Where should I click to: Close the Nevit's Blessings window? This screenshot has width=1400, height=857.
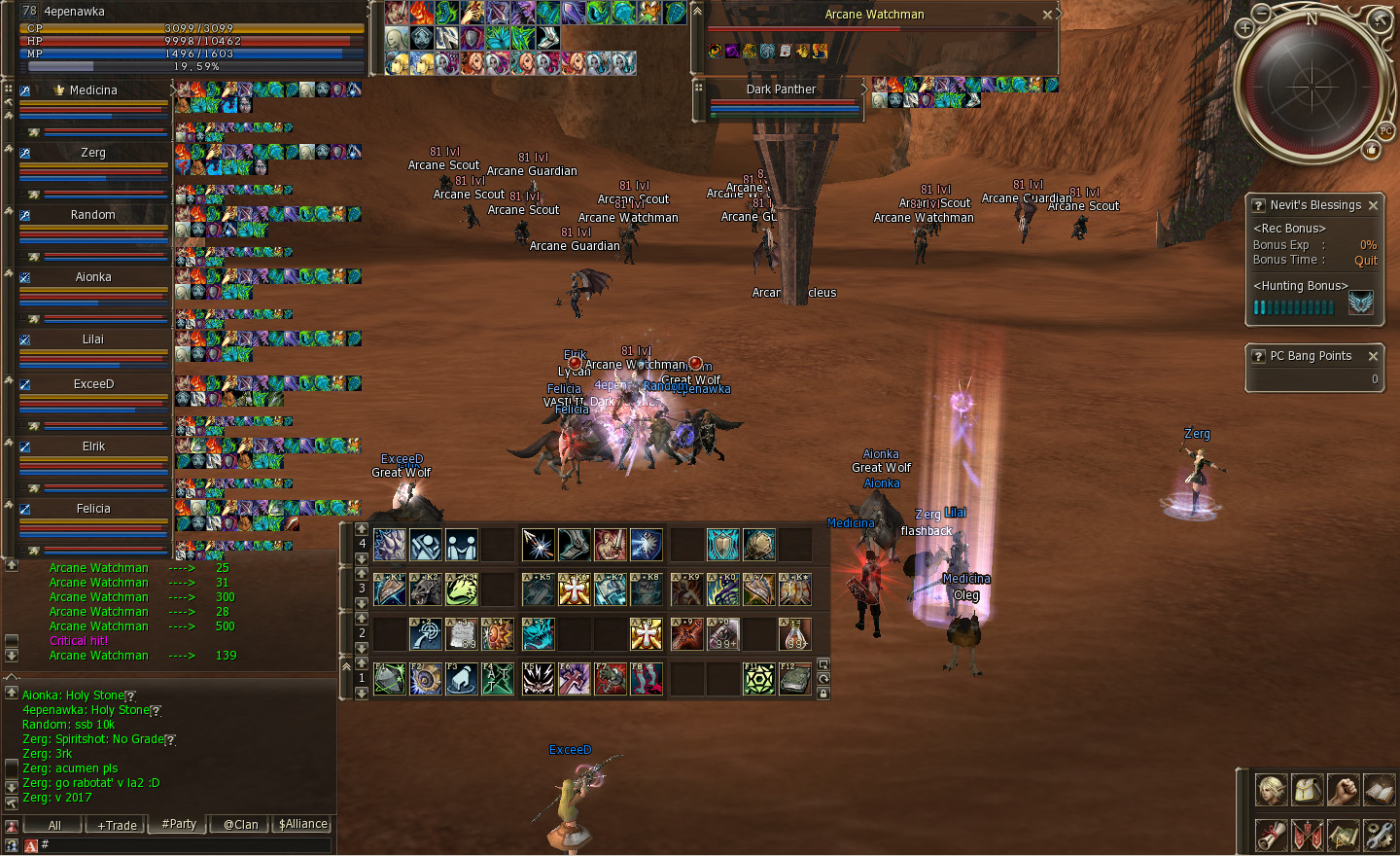(1373, 205)
